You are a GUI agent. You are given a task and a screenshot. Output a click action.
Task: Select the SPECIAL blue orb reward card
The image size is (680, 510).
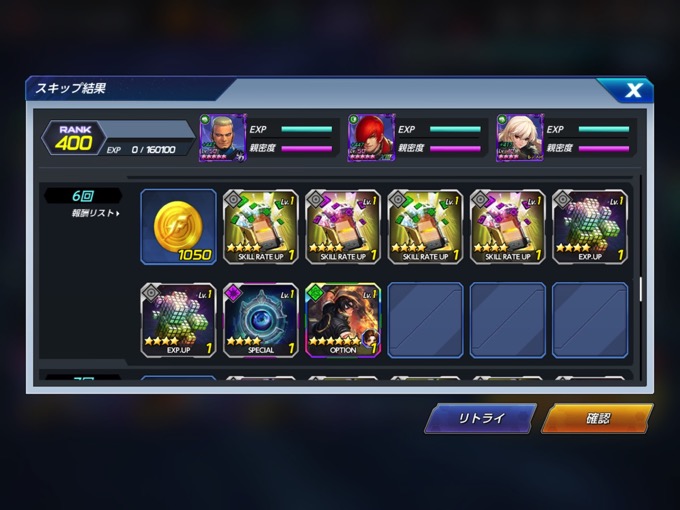260,320
